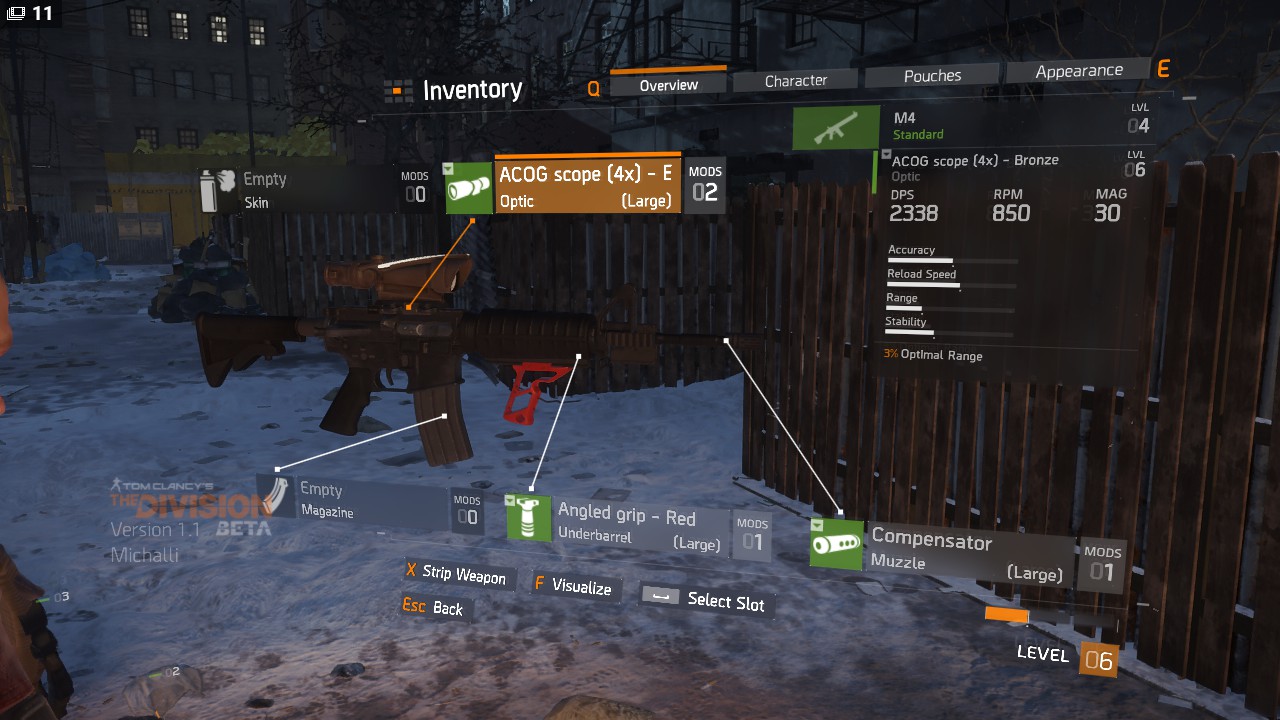Choose the empty Magazine slot

[x=360, y=500]
